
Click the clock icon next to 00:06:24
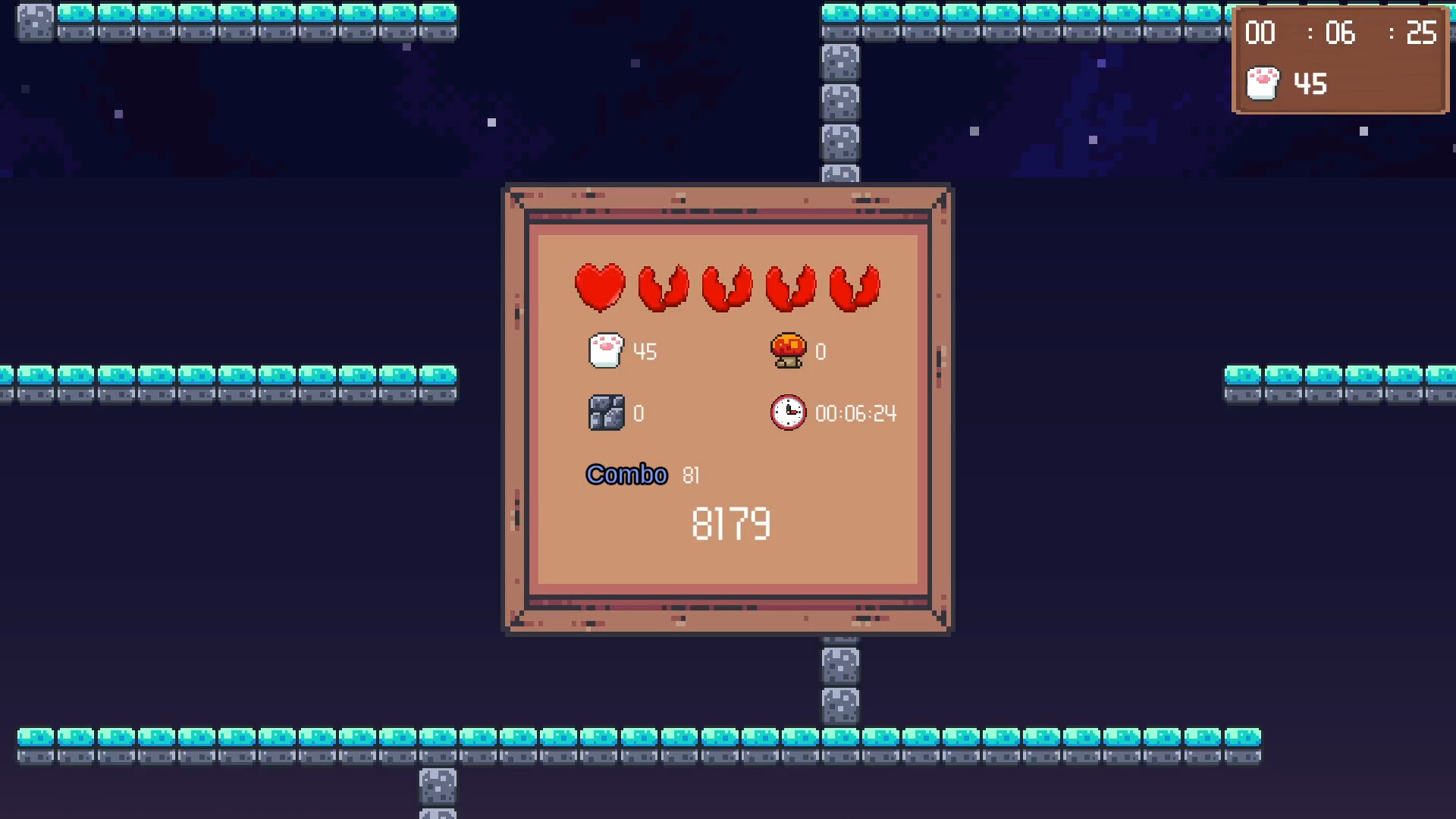tap(788, 413)
